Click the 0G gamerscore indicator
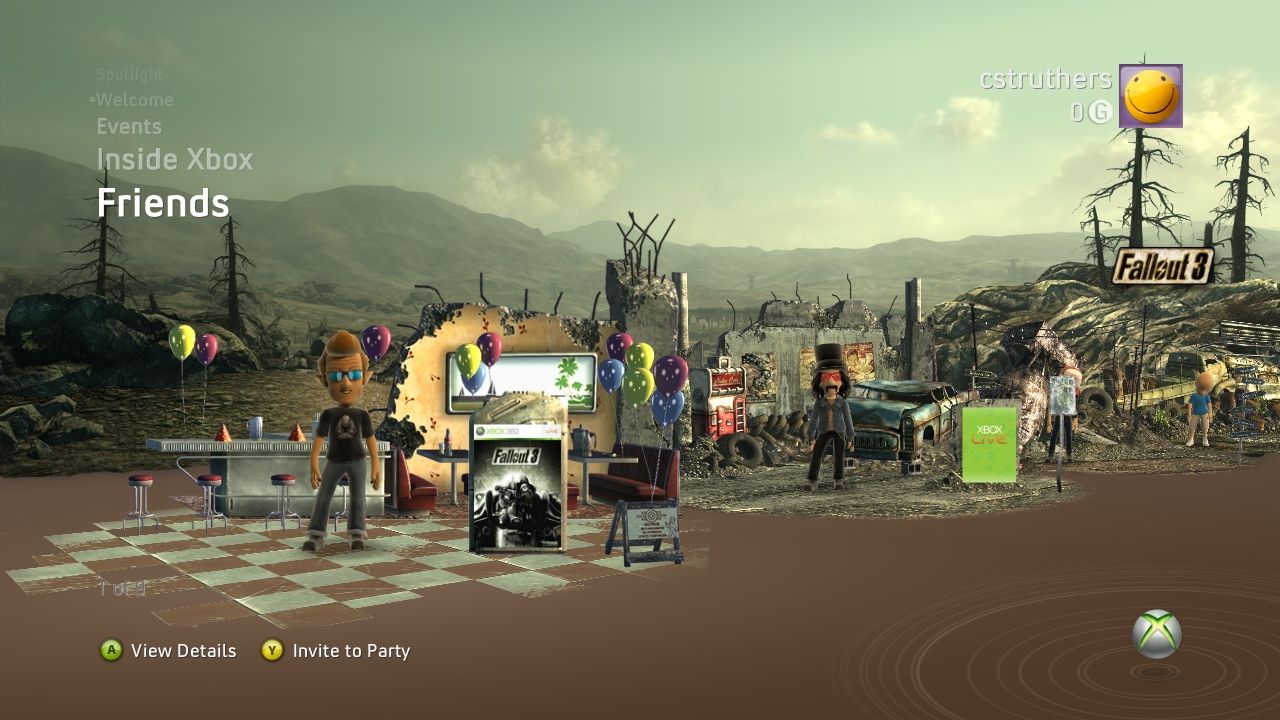The image size is (1280, 720). (1090, 110)
